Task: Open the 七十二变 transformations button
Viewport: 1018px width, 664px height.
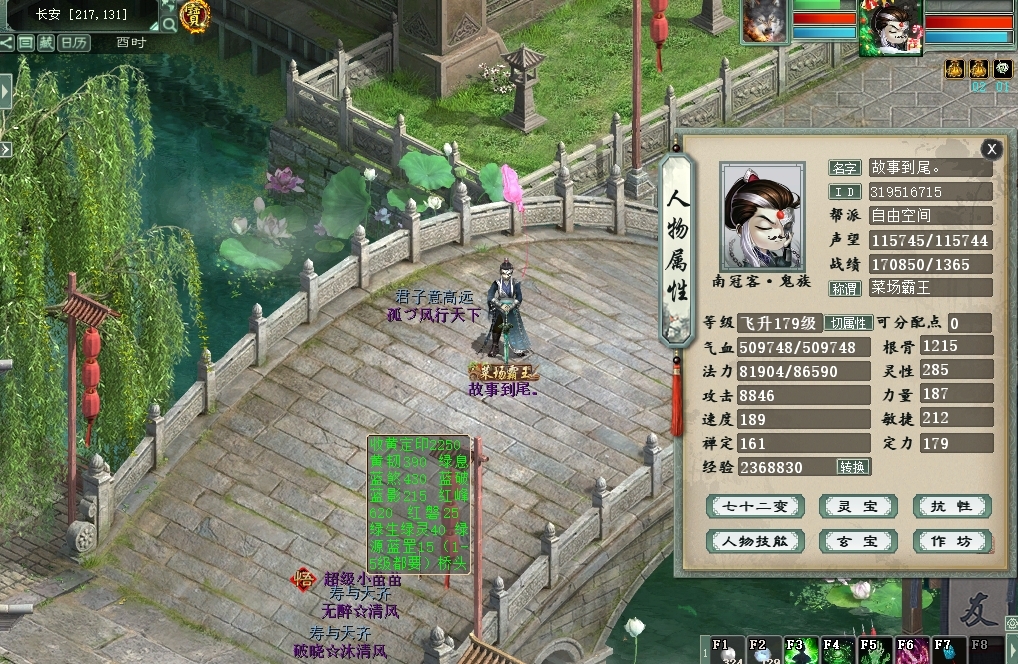Action: coord(755,507)
